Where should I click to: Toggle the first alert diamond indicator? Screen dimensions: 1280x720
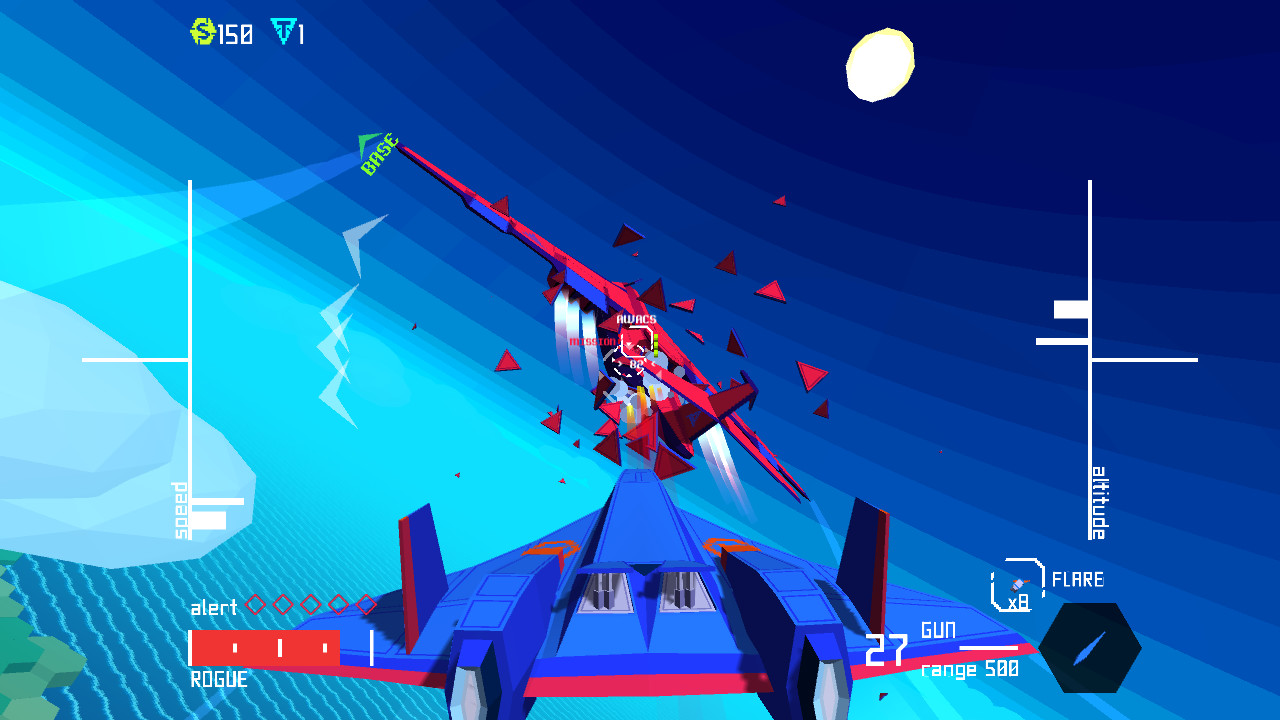pos(256,602)
